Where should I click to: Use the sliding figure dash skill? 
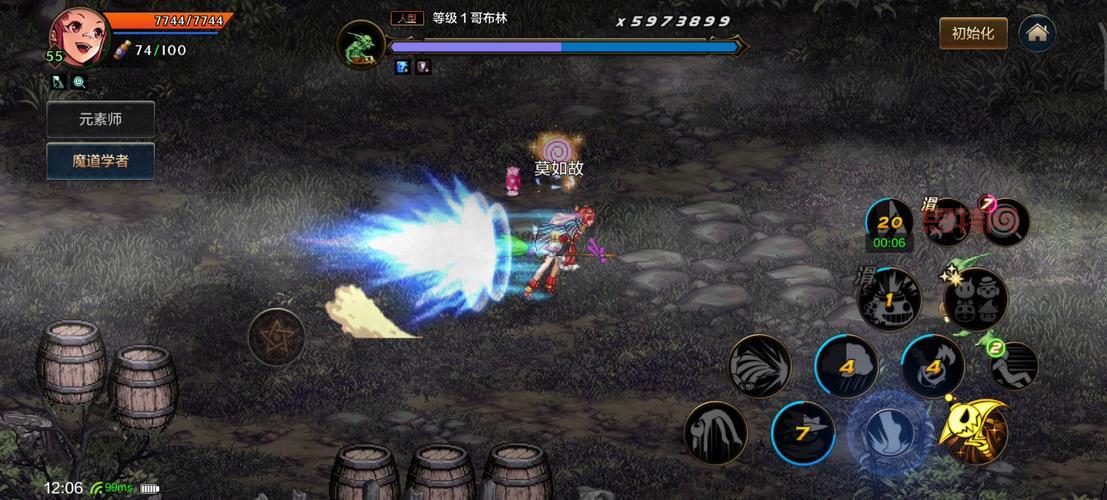(x=1014, y=366)
